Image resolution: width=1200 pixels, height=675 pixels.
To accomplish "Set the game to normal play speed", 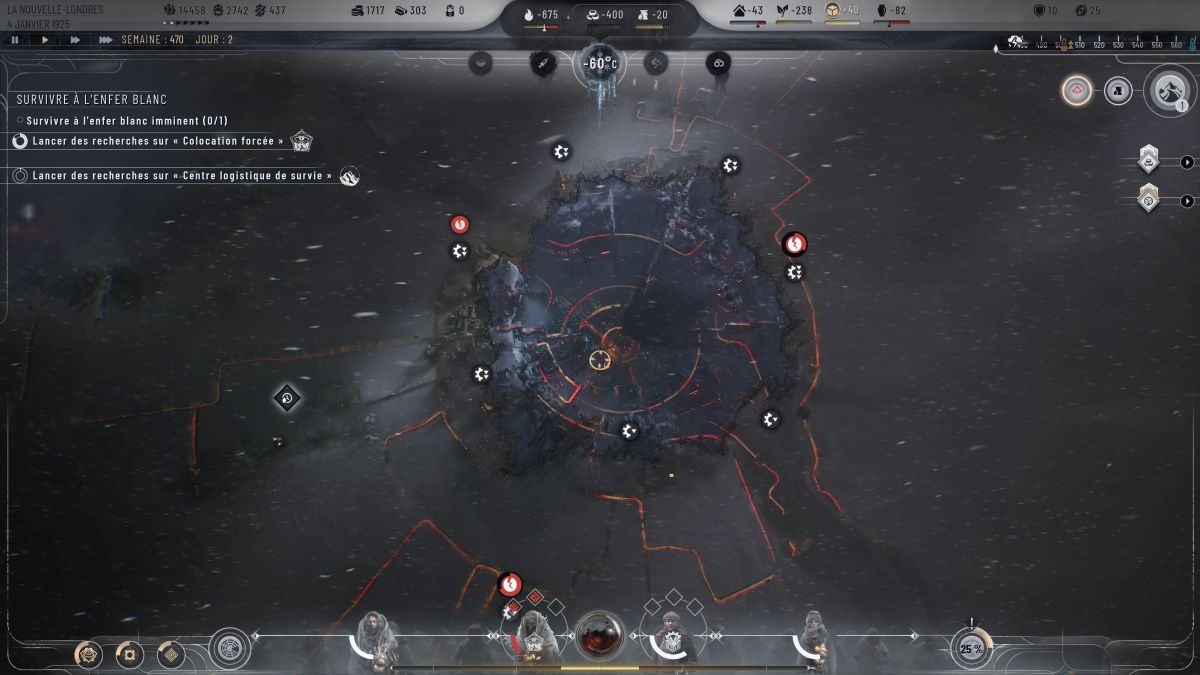I will [x=45, y=40].
